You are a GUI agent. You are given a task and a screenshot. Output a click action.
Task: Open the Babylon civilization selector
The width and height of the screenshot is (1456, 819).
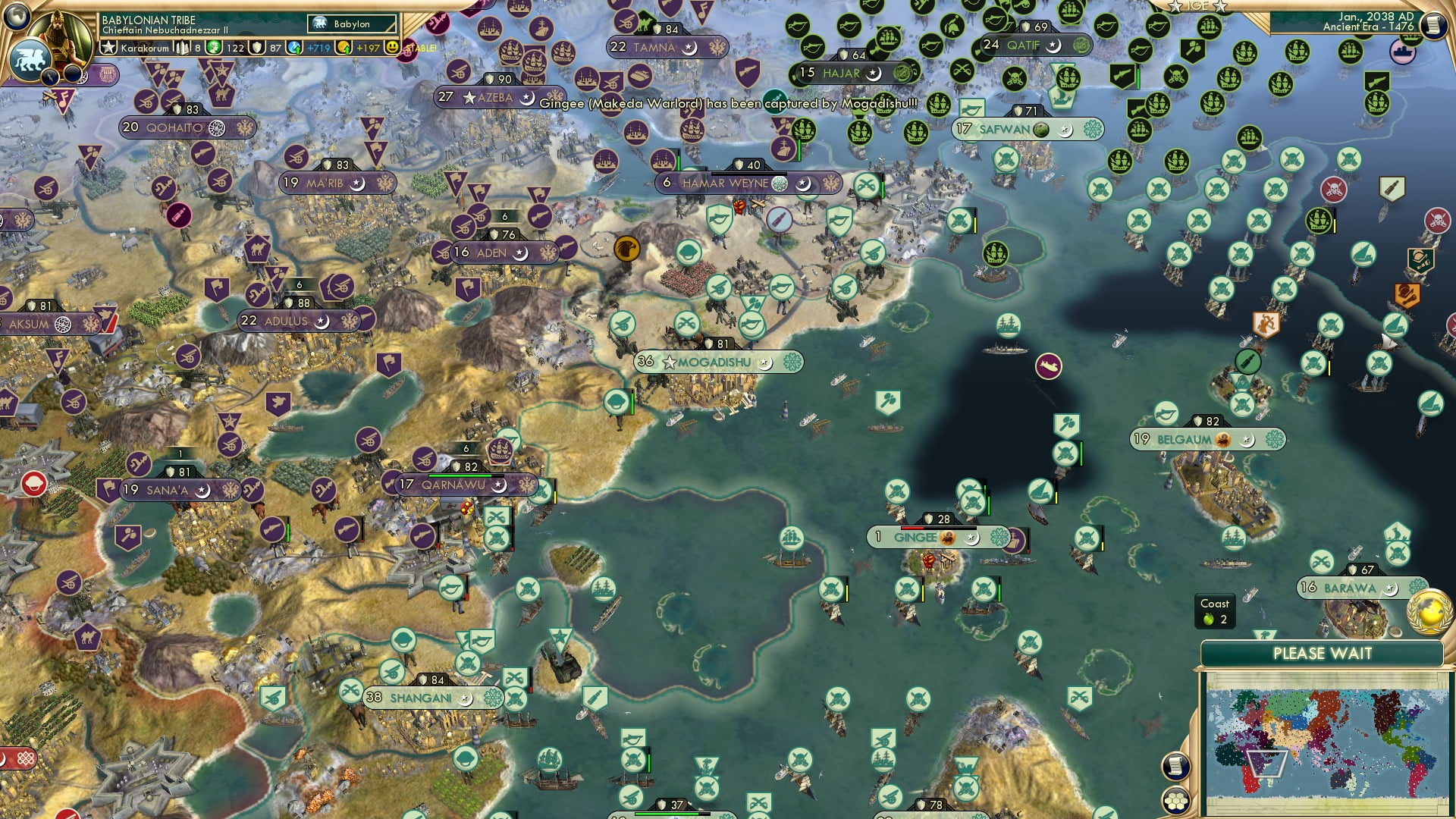click(351, 24)
